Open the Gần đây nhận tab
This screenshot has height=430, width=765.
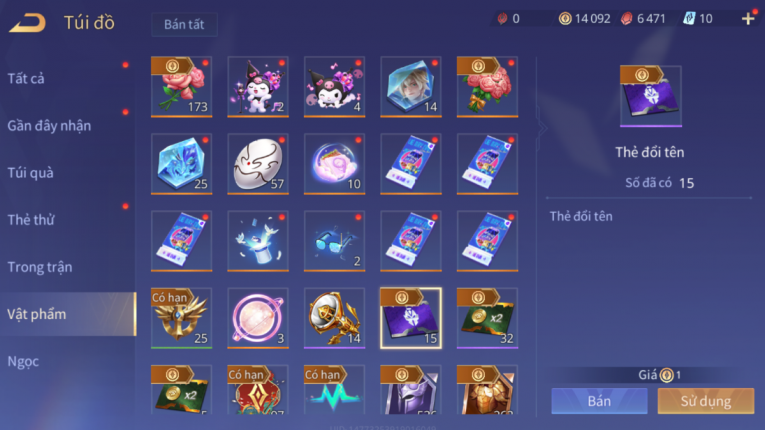(49, 125)
